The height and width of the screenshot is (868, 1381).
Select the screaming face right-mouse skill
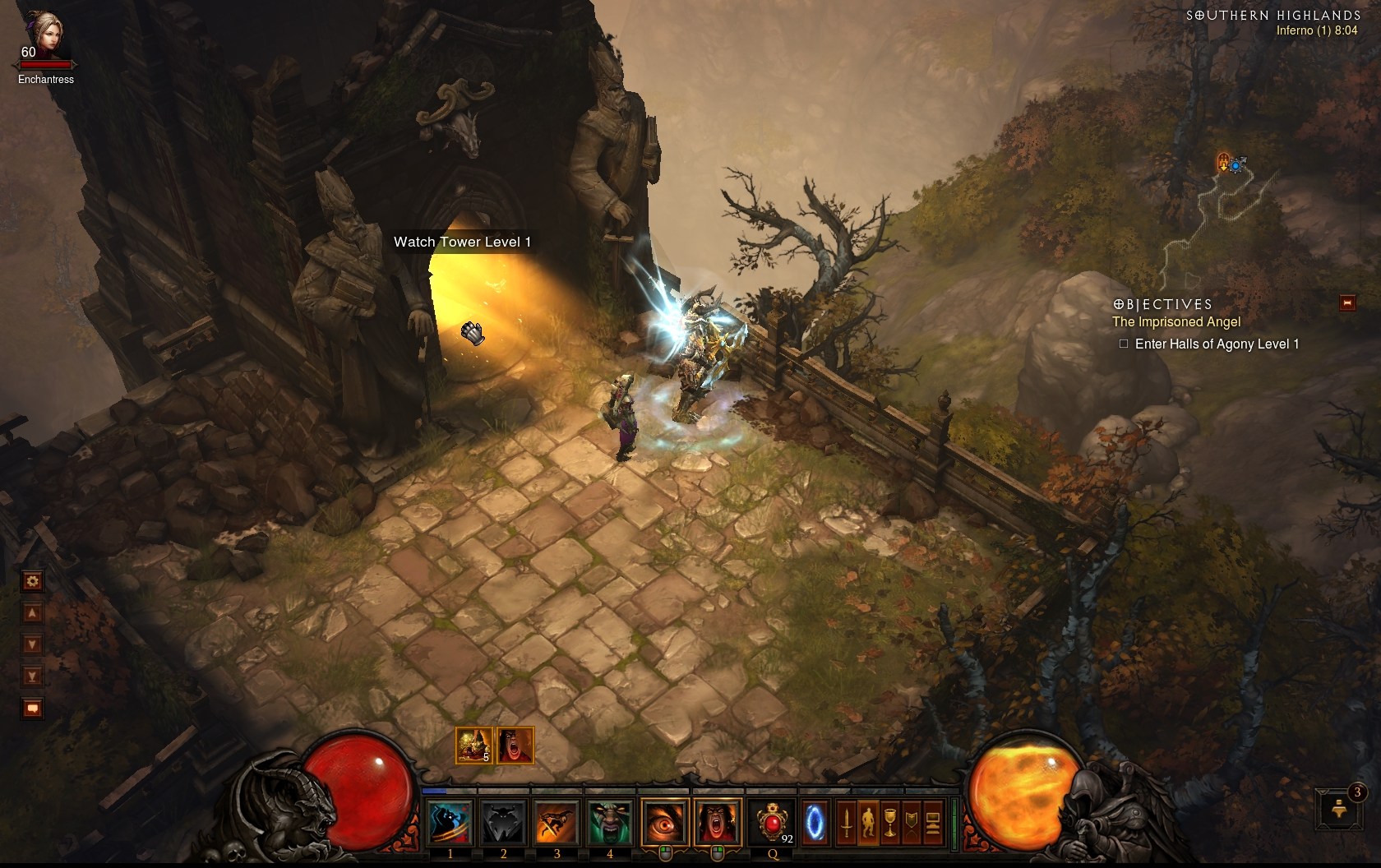[x=717, y=822]
